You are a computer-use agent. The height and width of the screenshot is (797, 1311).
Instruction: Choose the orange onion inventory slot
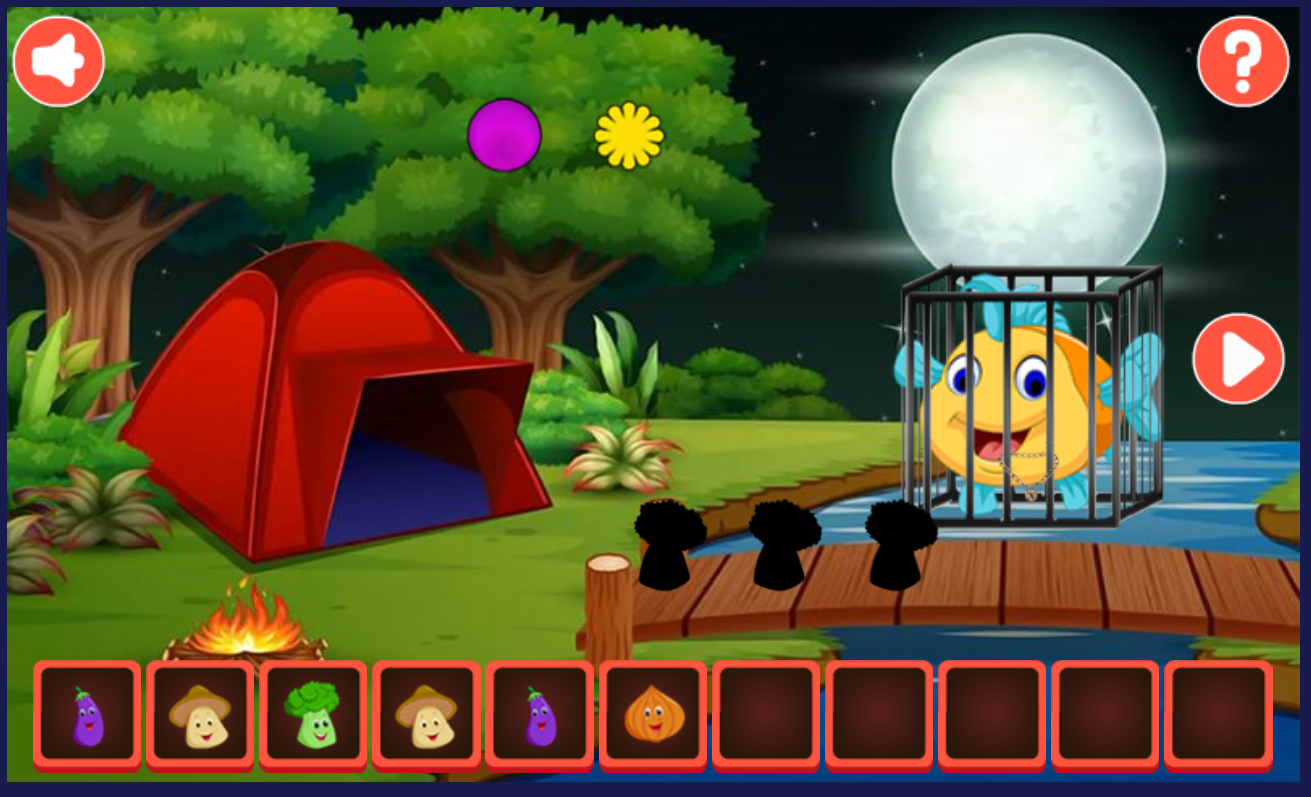coord(653,715)
